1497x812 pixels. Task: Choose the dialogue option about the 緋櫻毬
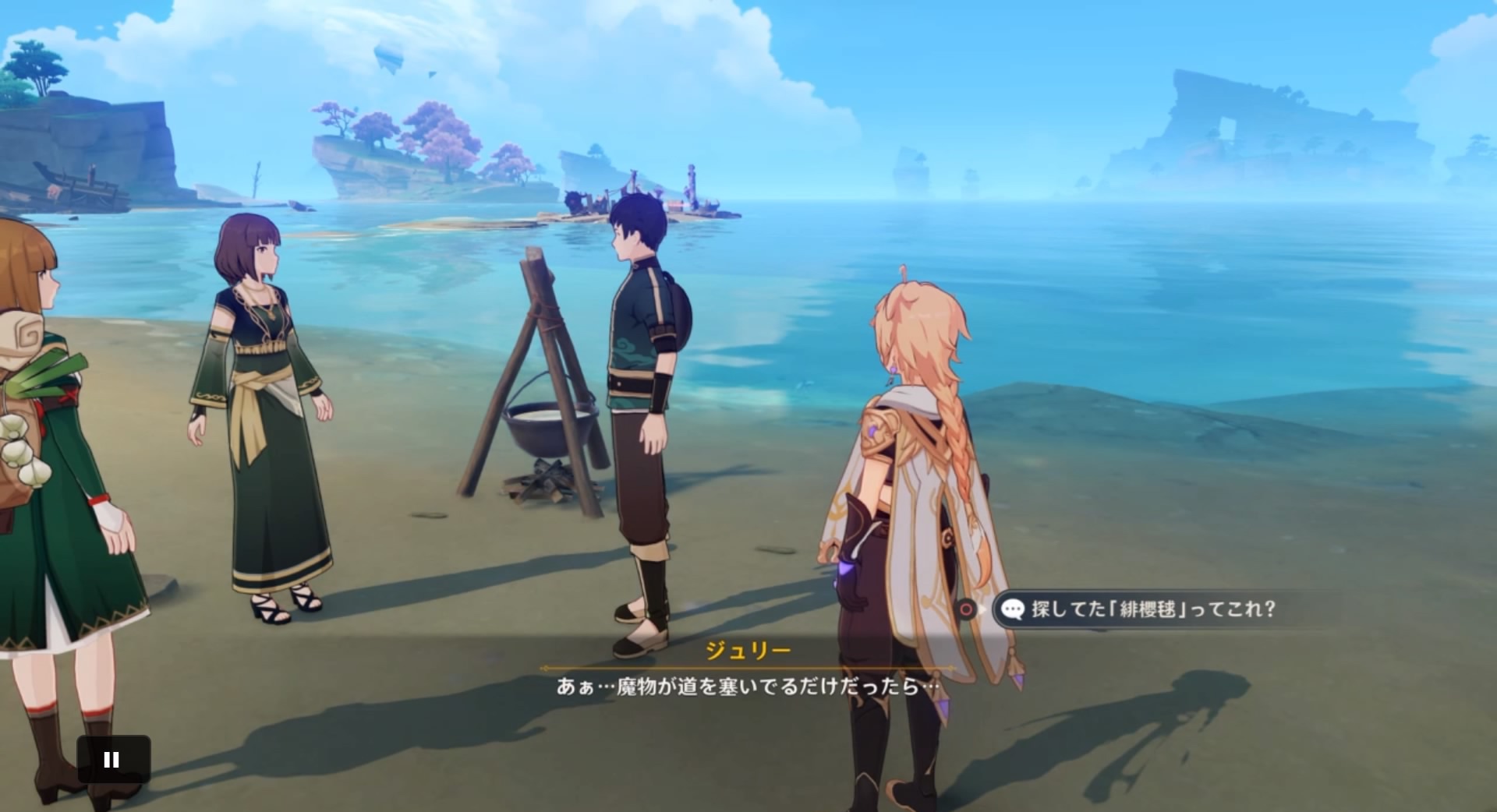pyautogui.click(x=1146, y=610)
